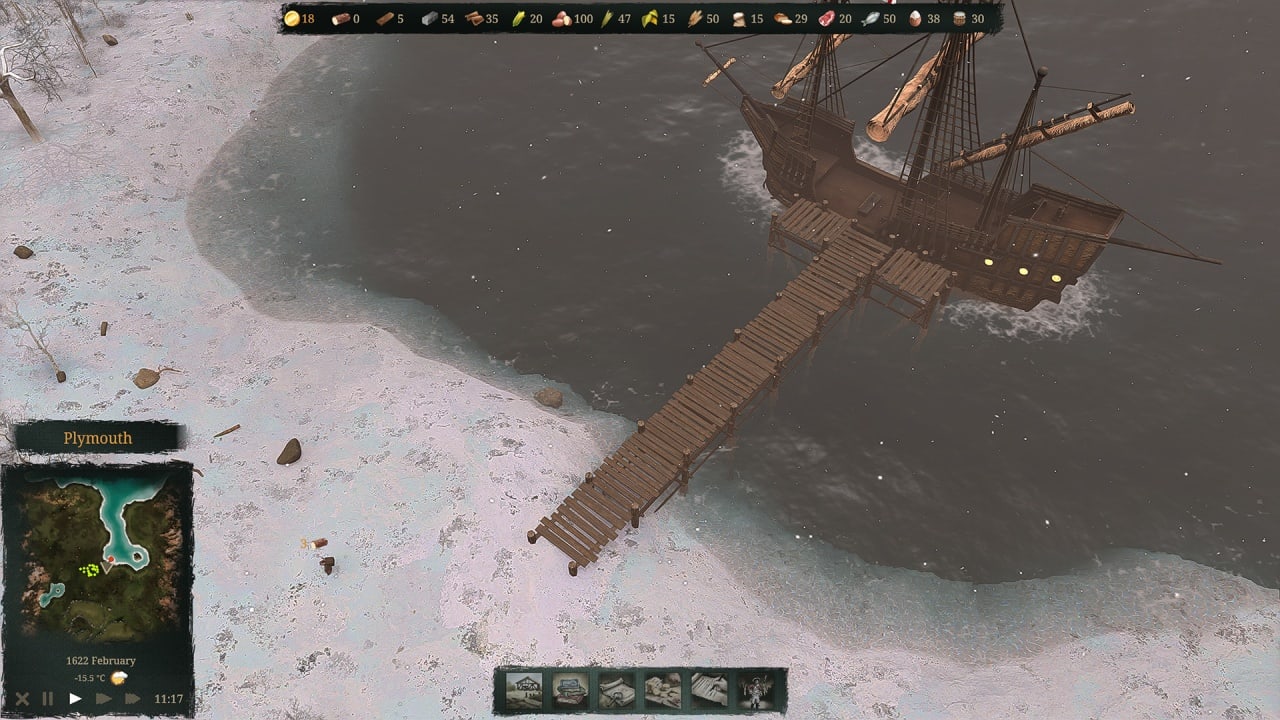Open the stacked books toolbar icon
This screenshot has height=720, width=1280.
point(570,690)
